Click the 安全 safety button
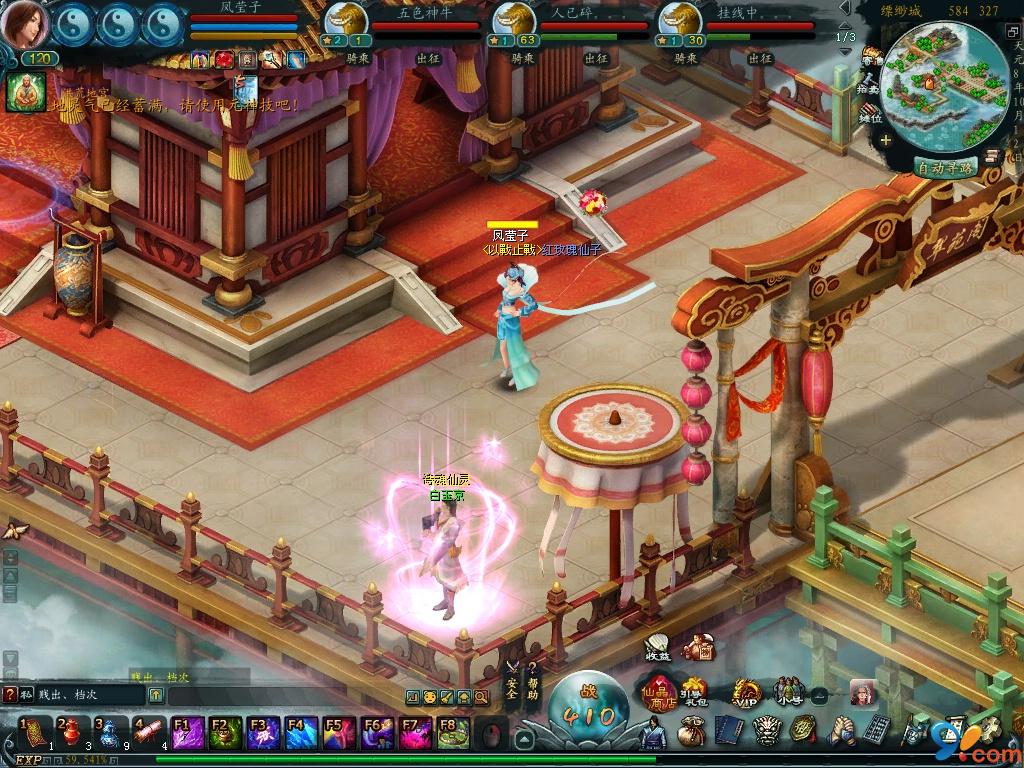The width and height of the screenshot is (1024, 768). [512, 682]
